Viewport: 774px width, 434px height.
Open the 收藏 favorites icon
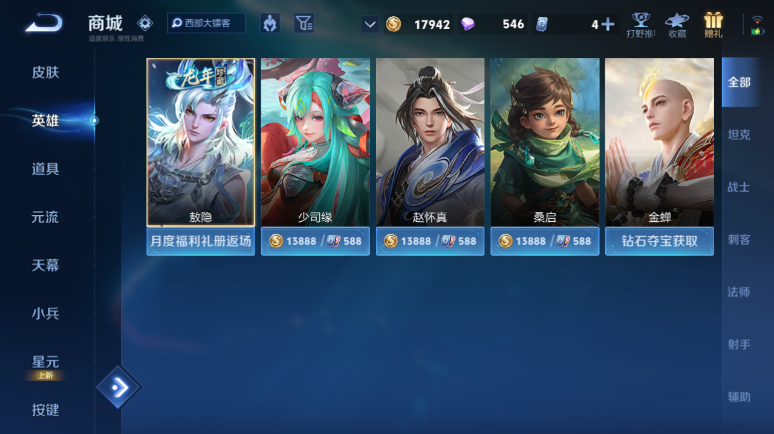click(677, 24)
